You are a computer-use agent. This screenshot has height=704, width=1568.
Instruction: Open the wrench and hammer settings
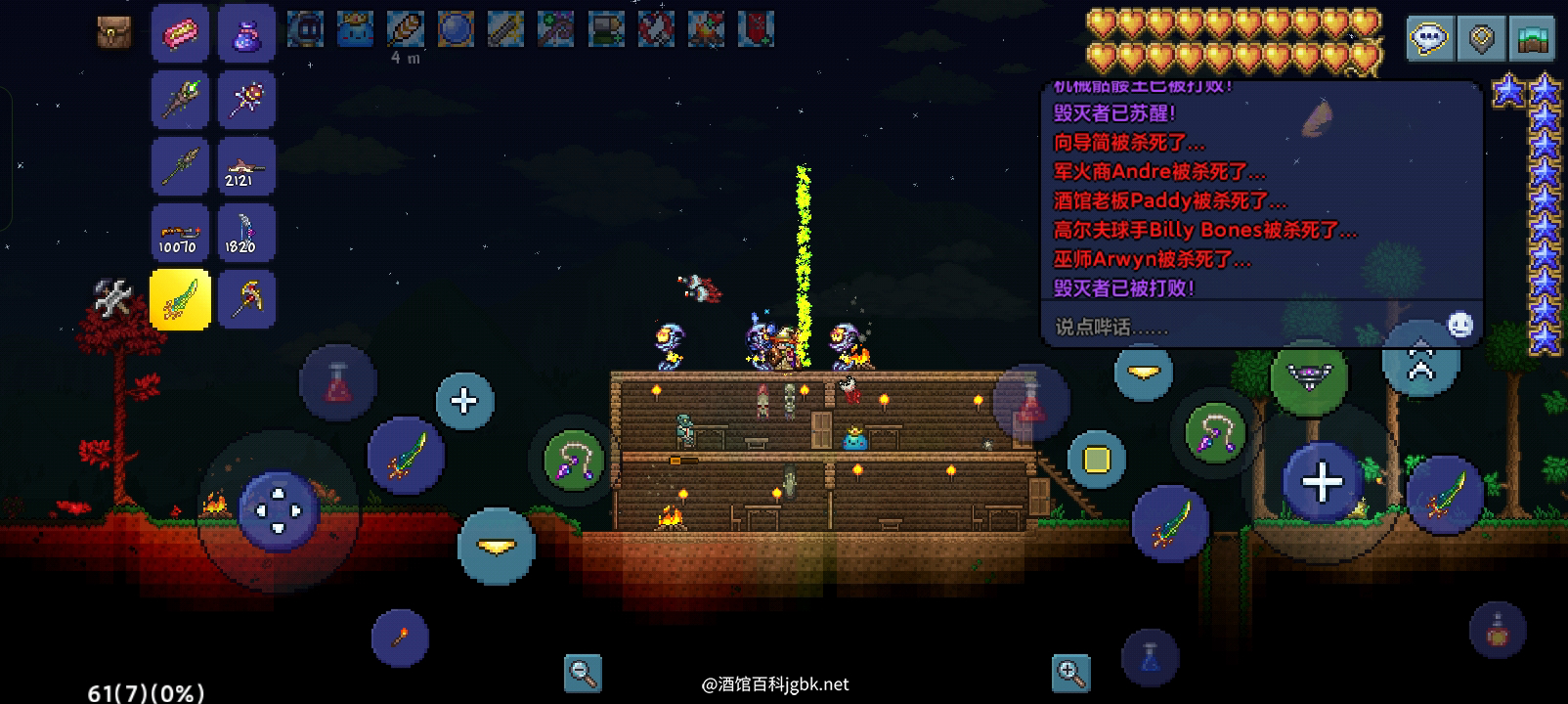pyautogui.click(x=112, y=297)
